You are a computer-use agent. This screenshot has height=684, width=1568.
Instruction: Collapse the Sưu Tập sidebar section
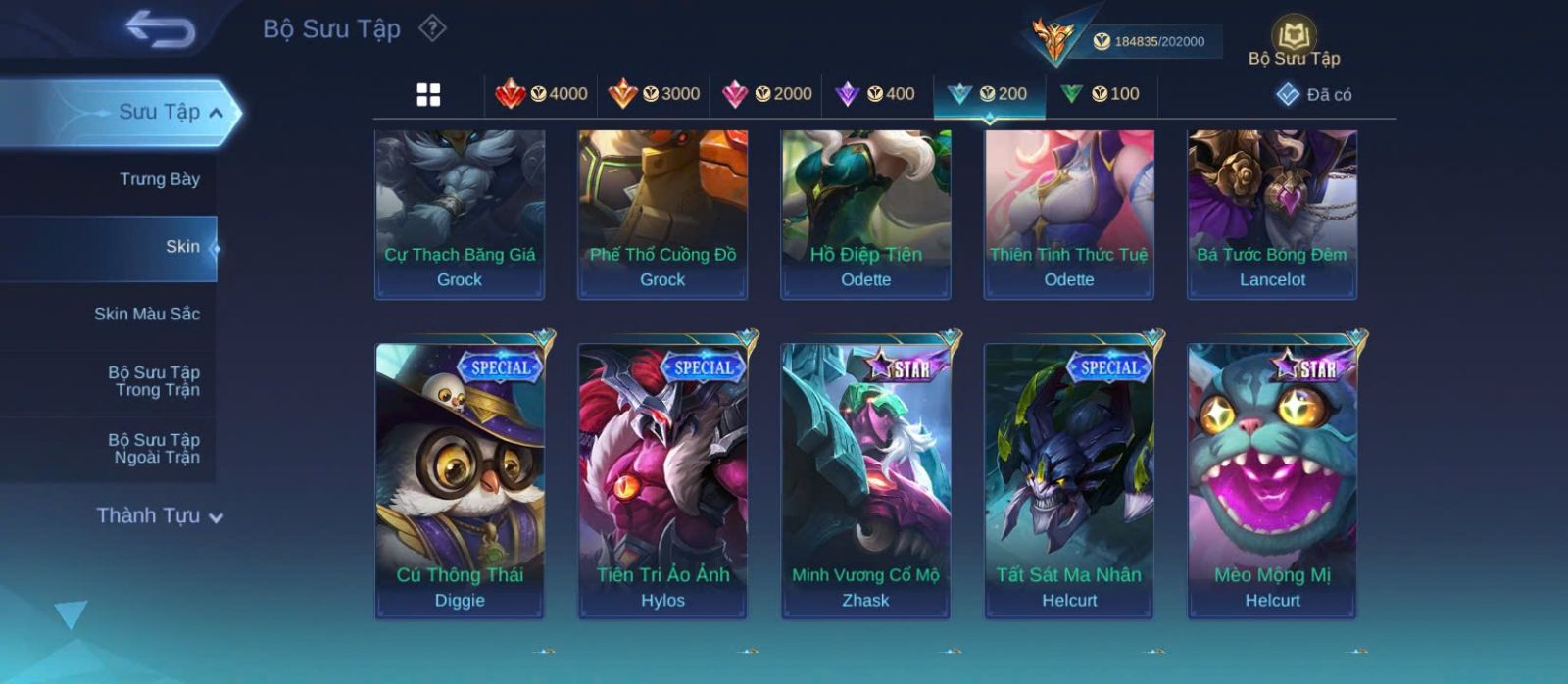pyautogui.click(x=217, y=113)
